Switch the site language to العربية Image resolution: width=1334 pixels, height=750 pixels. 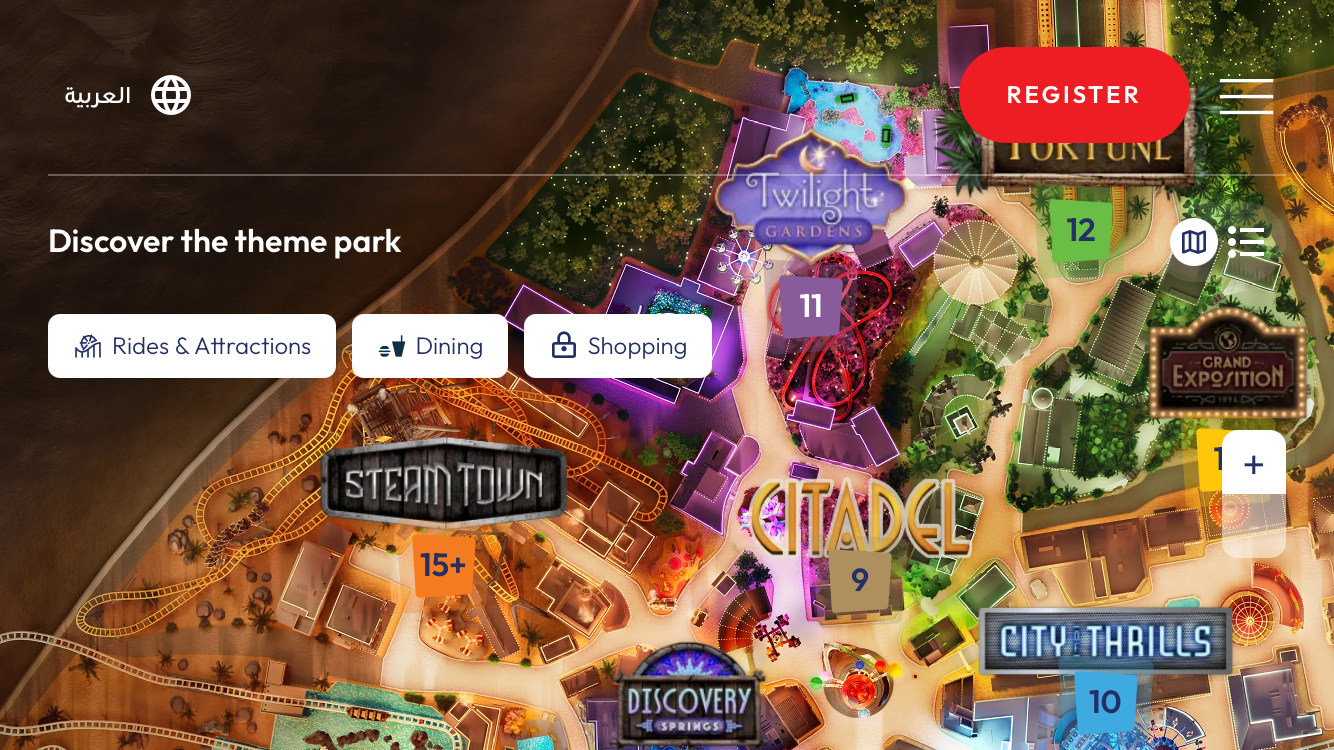(x=95, y=94)
